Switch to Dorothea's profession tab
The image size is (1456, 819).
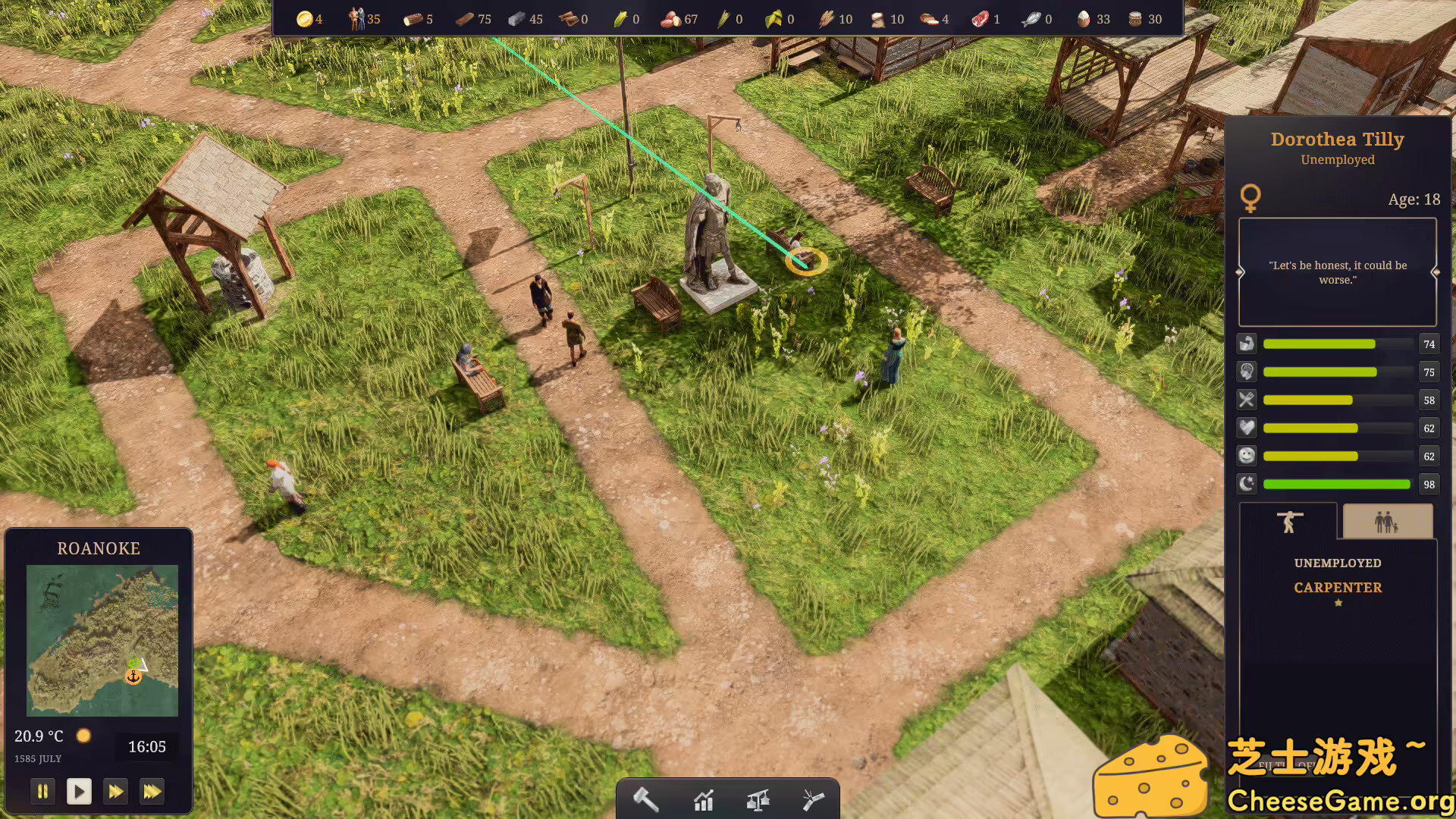[1288, 521]
